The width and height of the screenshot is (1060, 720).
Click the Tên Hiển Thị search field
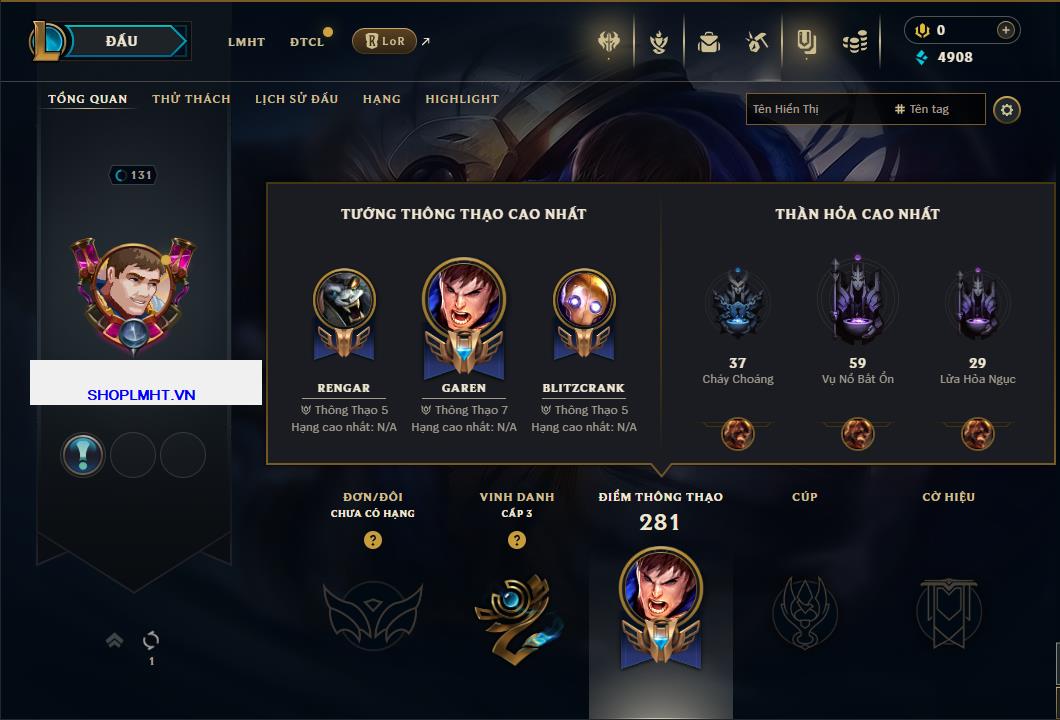click(815, 109)
